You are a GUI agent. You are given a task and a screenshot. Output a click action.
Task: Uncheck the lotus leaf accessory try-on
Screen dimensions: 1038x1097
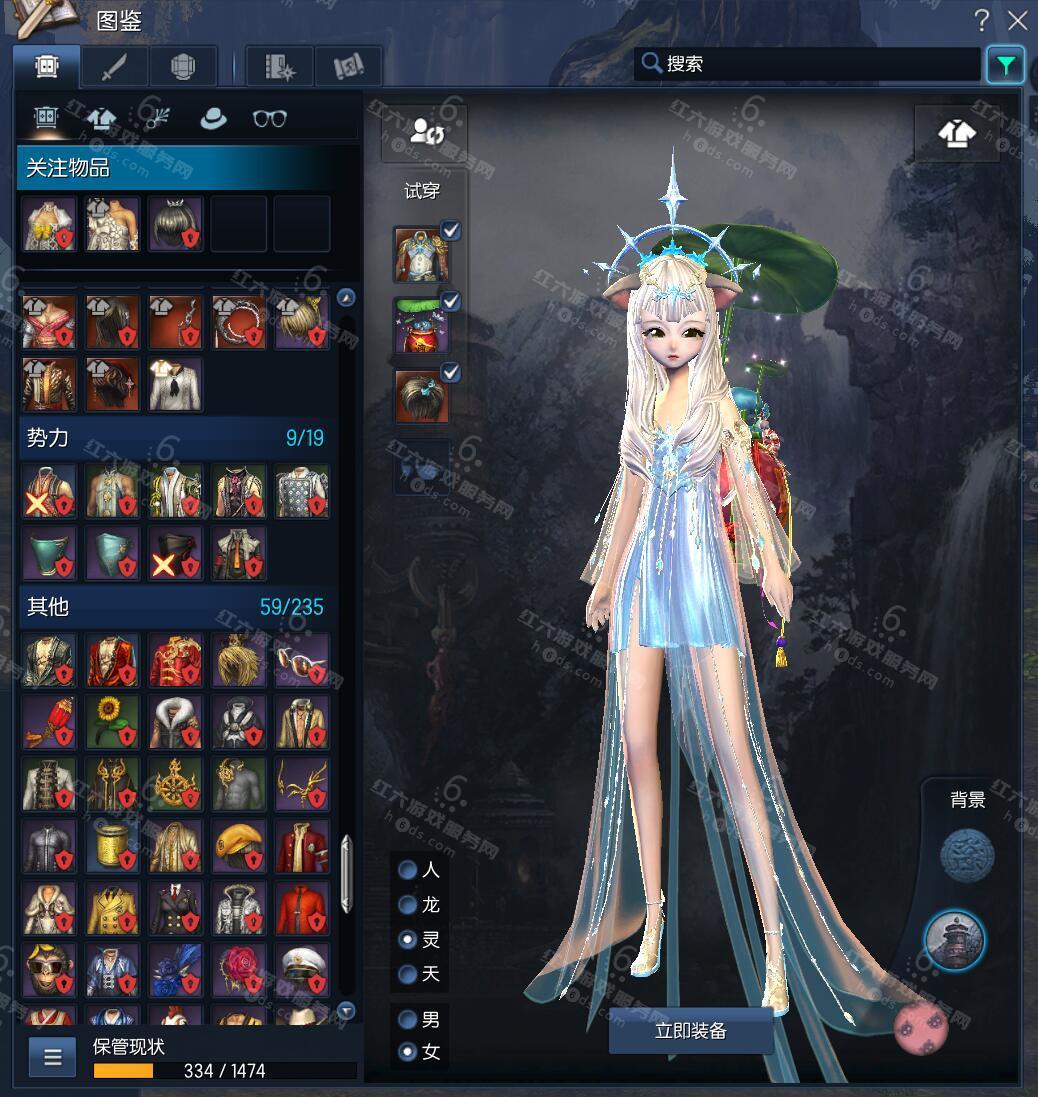coord(451,302)
